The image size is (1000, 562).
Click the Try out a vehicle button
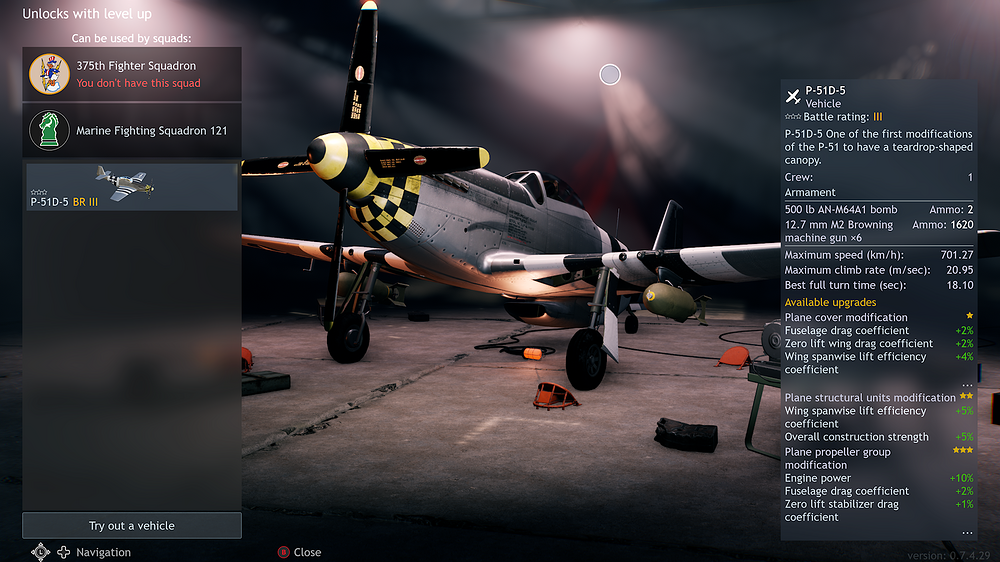(x=132, y=526)
